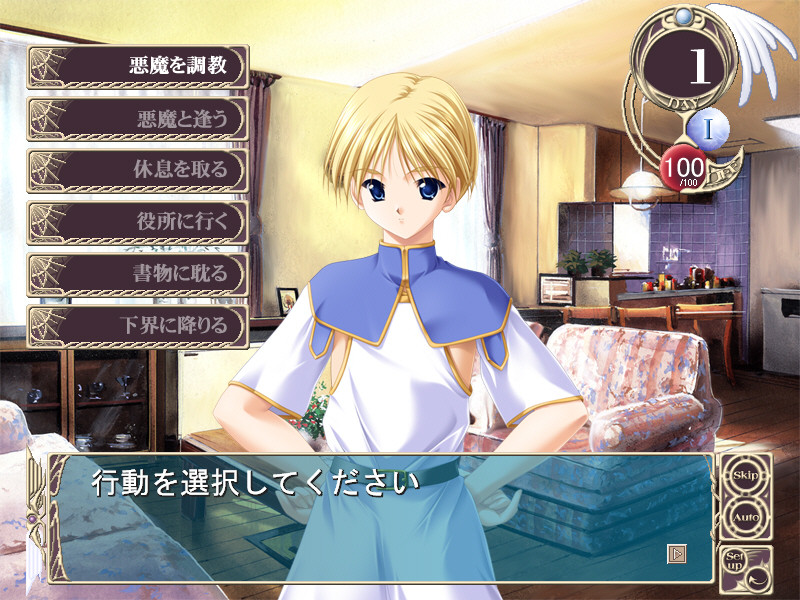800x600 pixels.
Task: Click the small arrow advance icon in the dialogue box
Action: (x=677, y=553)
